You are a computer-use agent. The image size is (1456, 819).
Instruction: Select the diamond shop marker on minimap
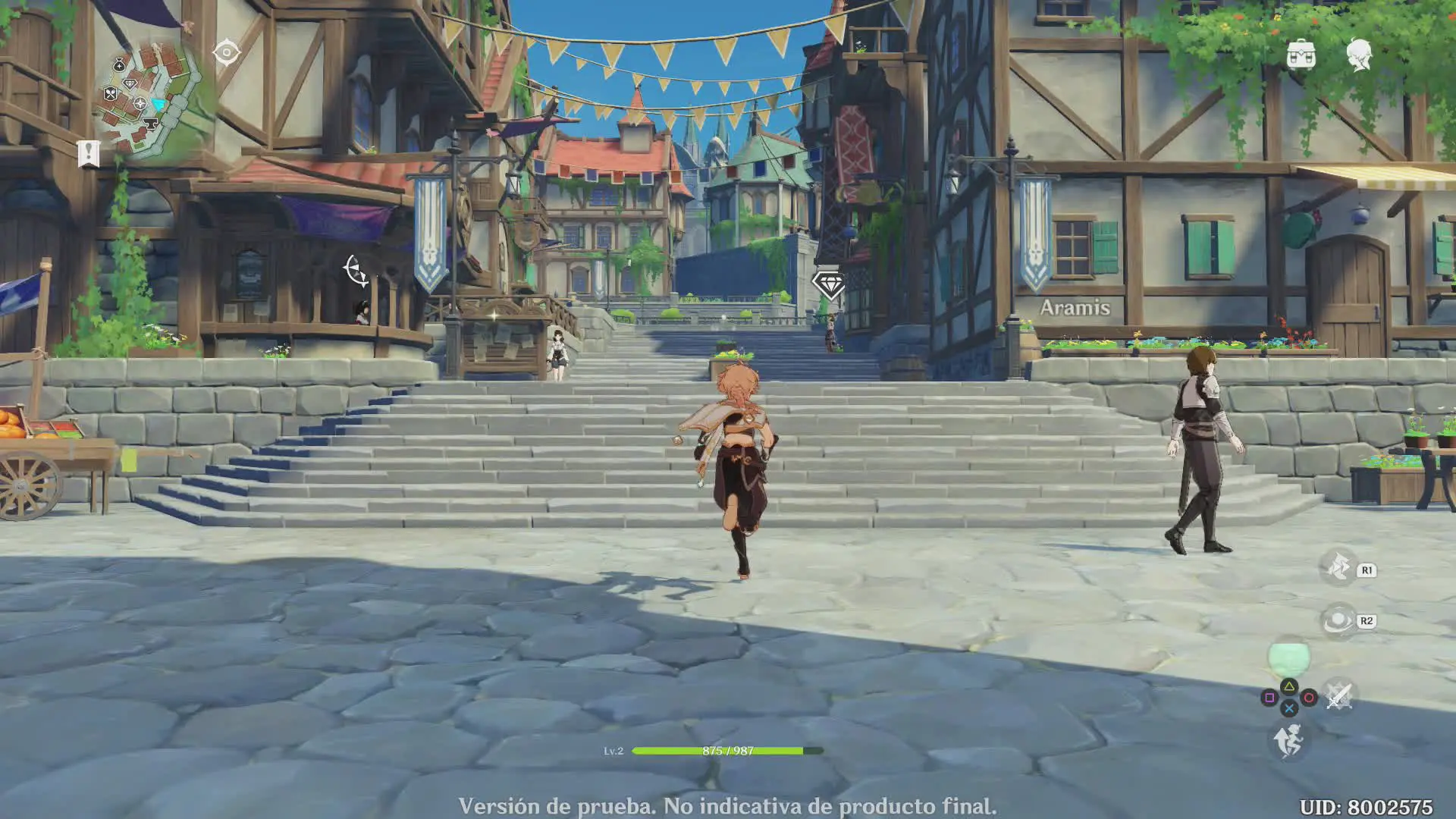click(x=130, y=83)
